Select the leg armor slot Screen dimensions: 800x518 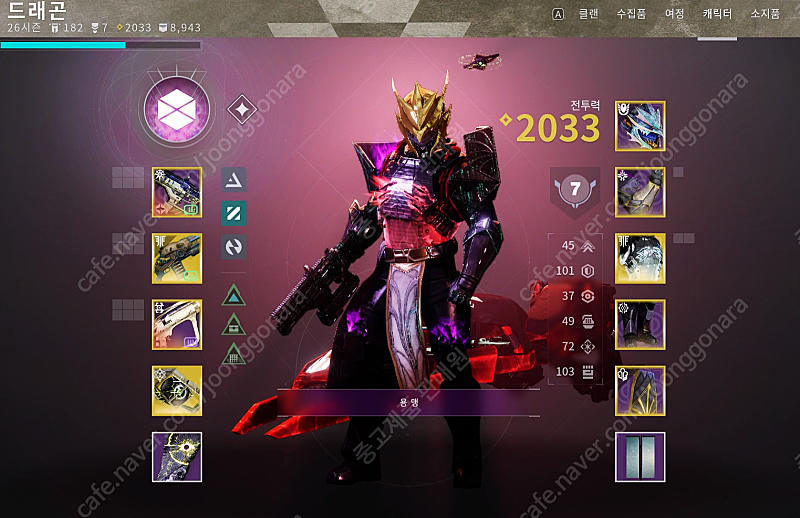640,324
